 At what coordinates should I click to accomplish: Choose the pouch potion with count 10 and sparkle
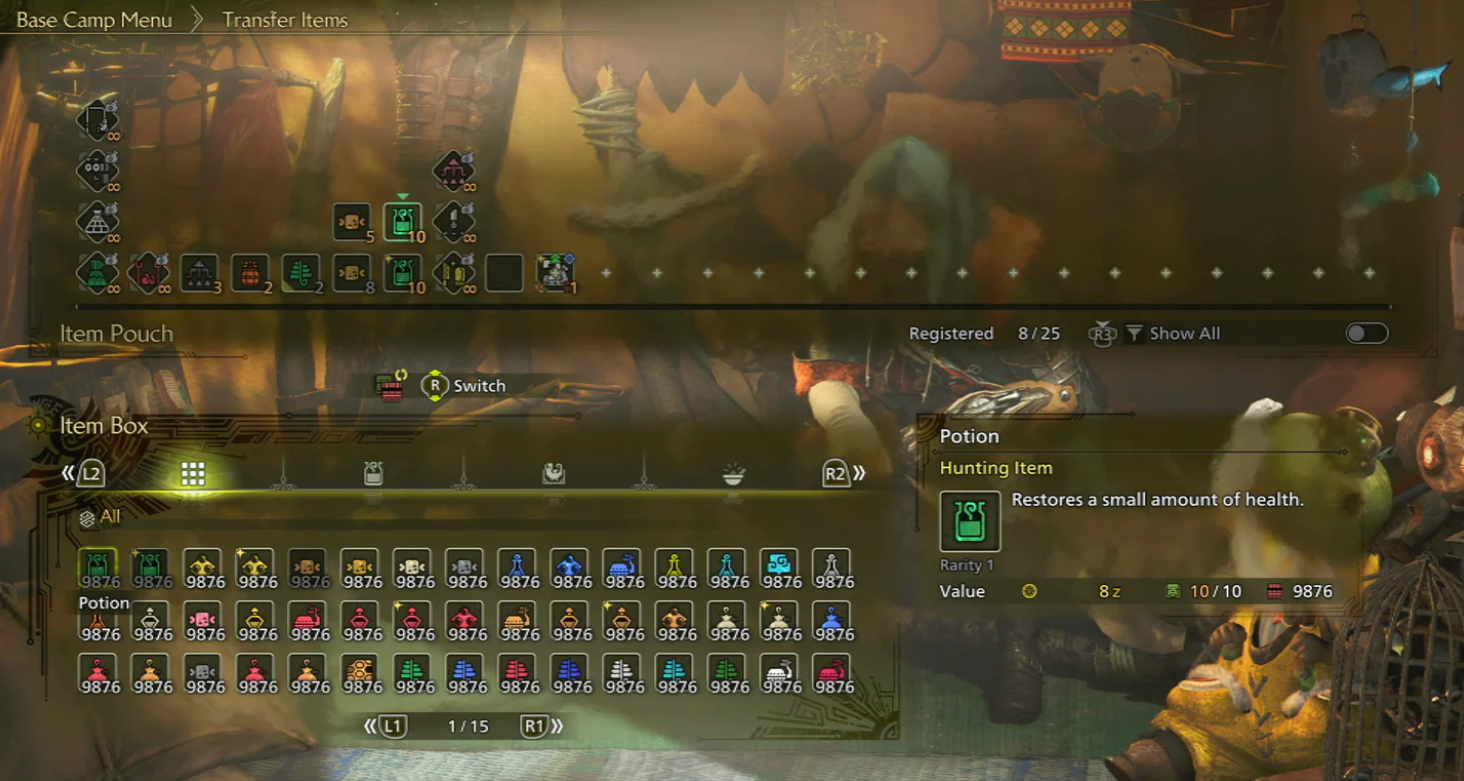(402, 272)
